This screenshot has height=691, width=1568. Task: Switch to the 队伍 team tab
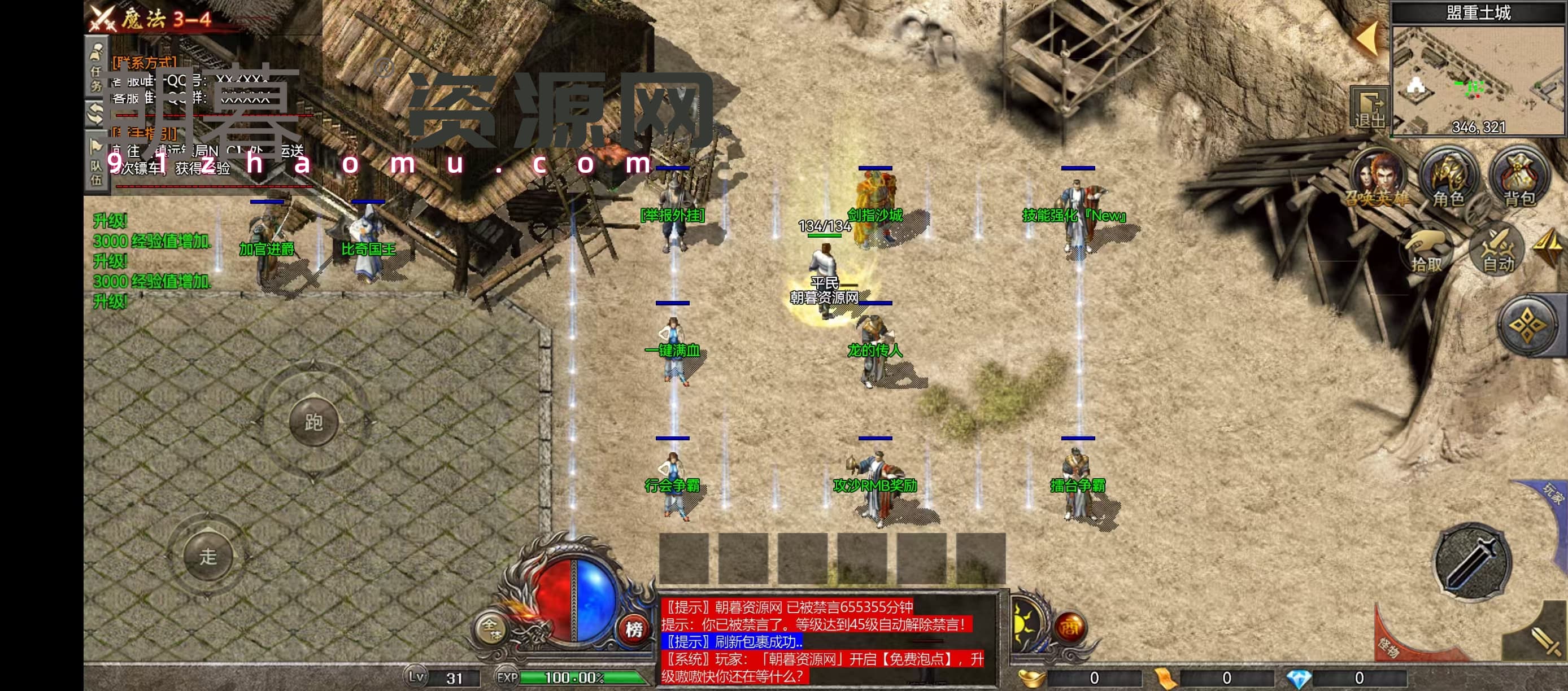pos(96,165)
